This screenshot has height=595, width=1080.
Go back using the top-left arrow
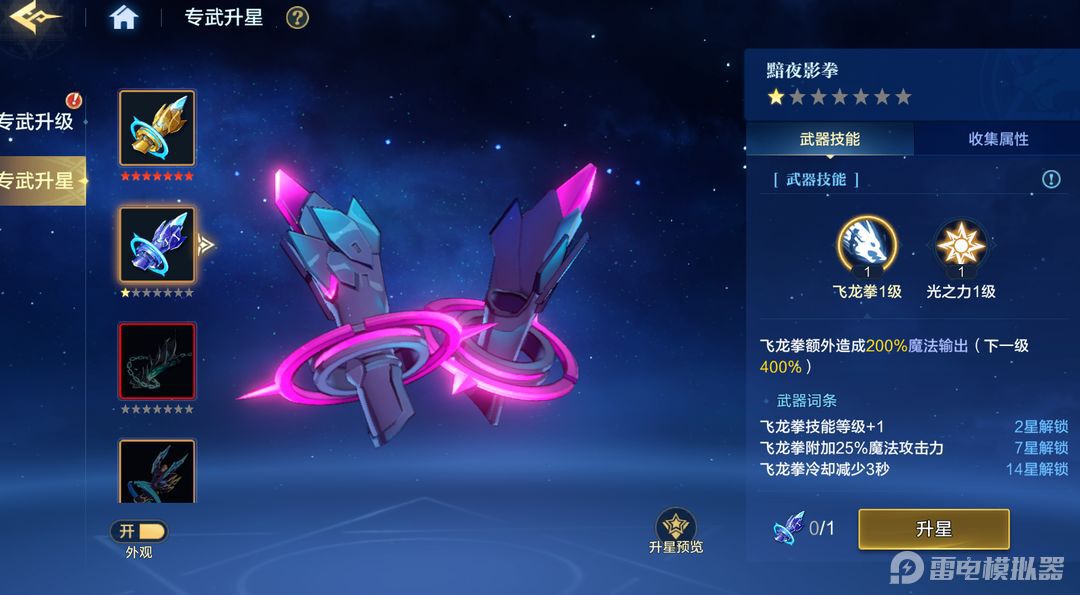(34, 18)
